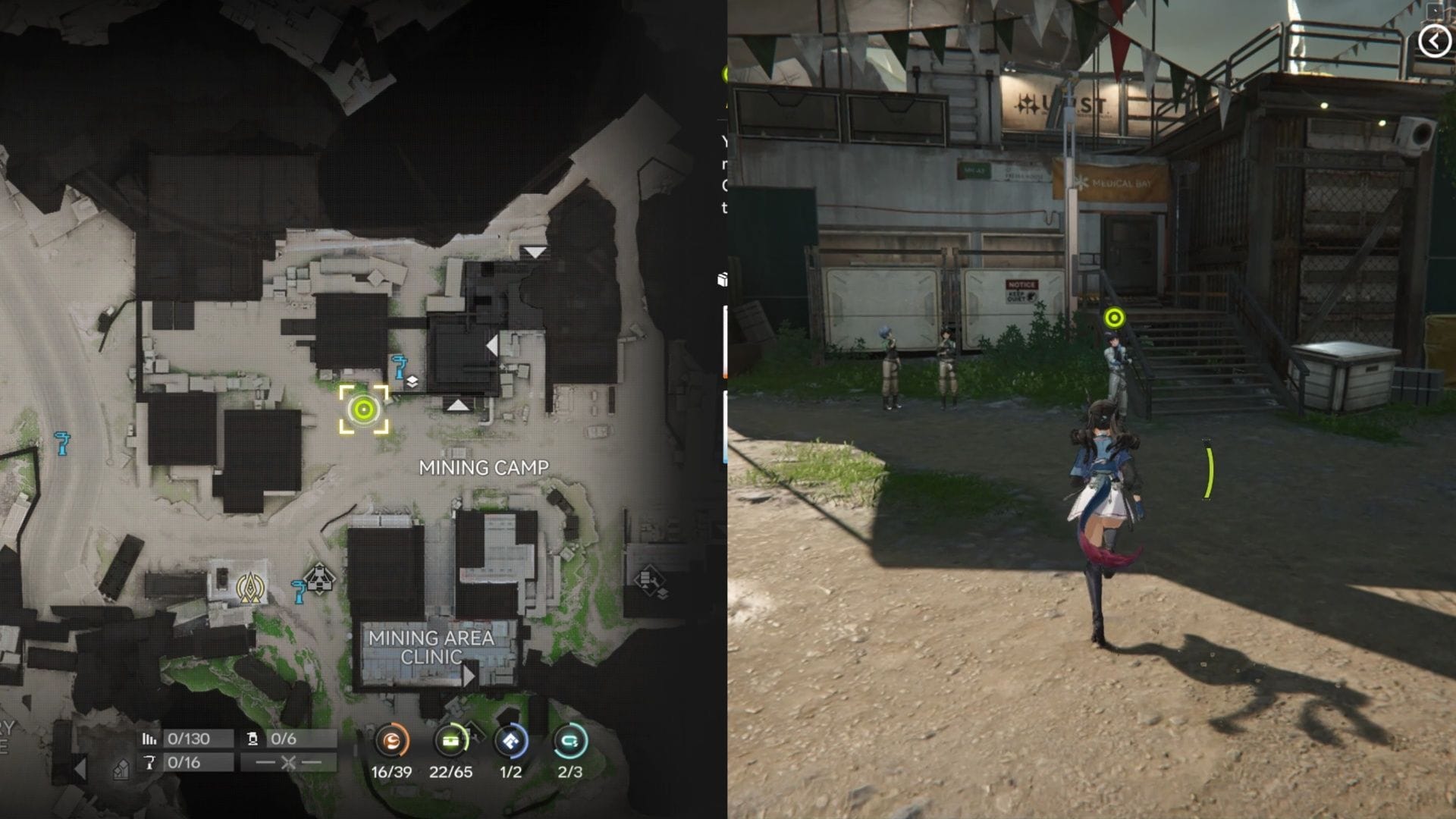The image size is (1456, 819).
Task: Expand the left-pointing triangle marker near the depot
Action: tap(493, 345)
